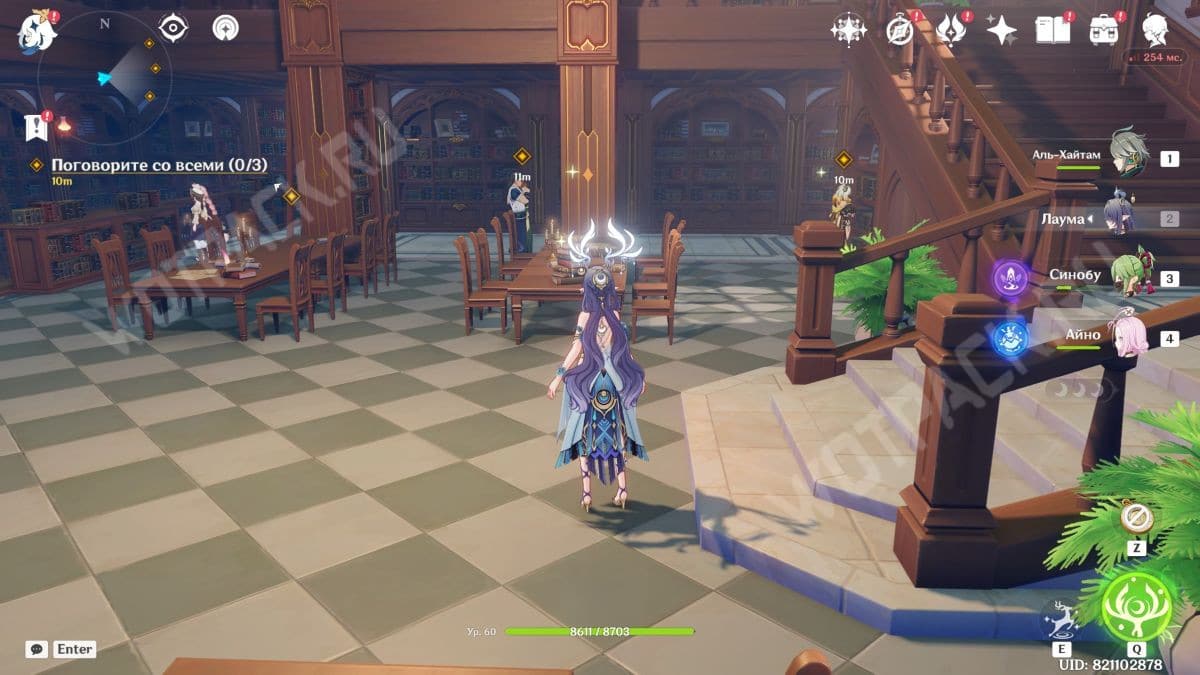Image resolution: width=1200 pixels, height=675 pixels.
Task: Open the winged emblem icon
Action: [x=950, y=31]
